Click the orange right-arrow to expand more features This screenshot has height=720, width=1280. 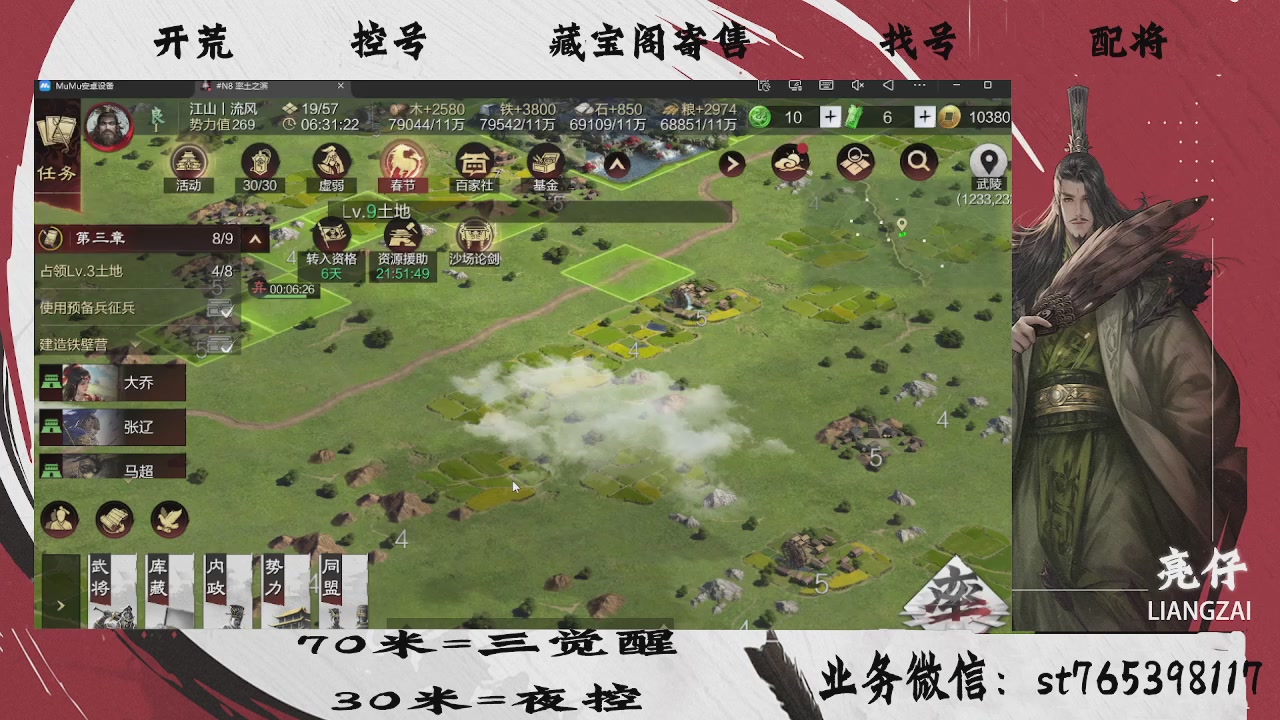[x=731, y=164]
